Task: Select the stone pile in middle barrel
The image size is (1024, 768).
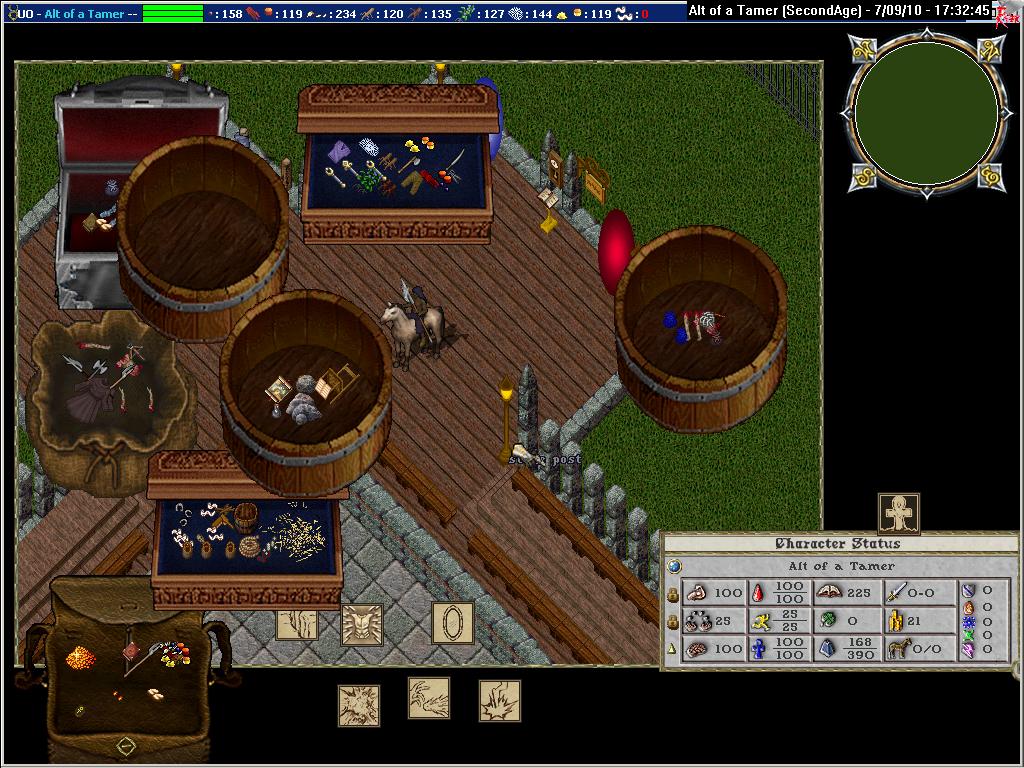Action: 301,403
